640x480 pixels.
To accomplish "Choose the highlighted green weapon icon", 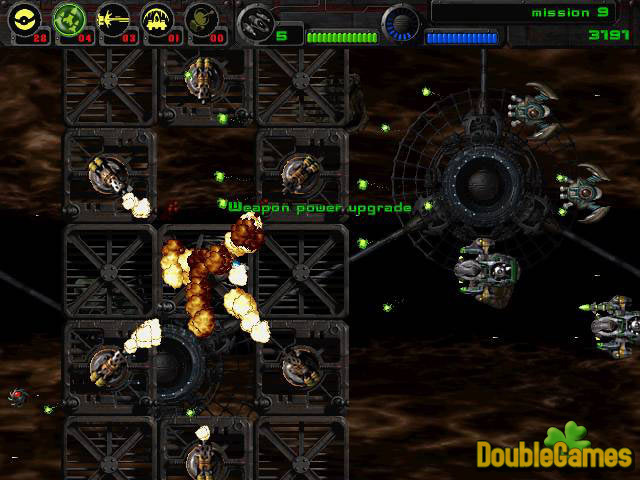I will pyautogui.click(x=67, y=20).
